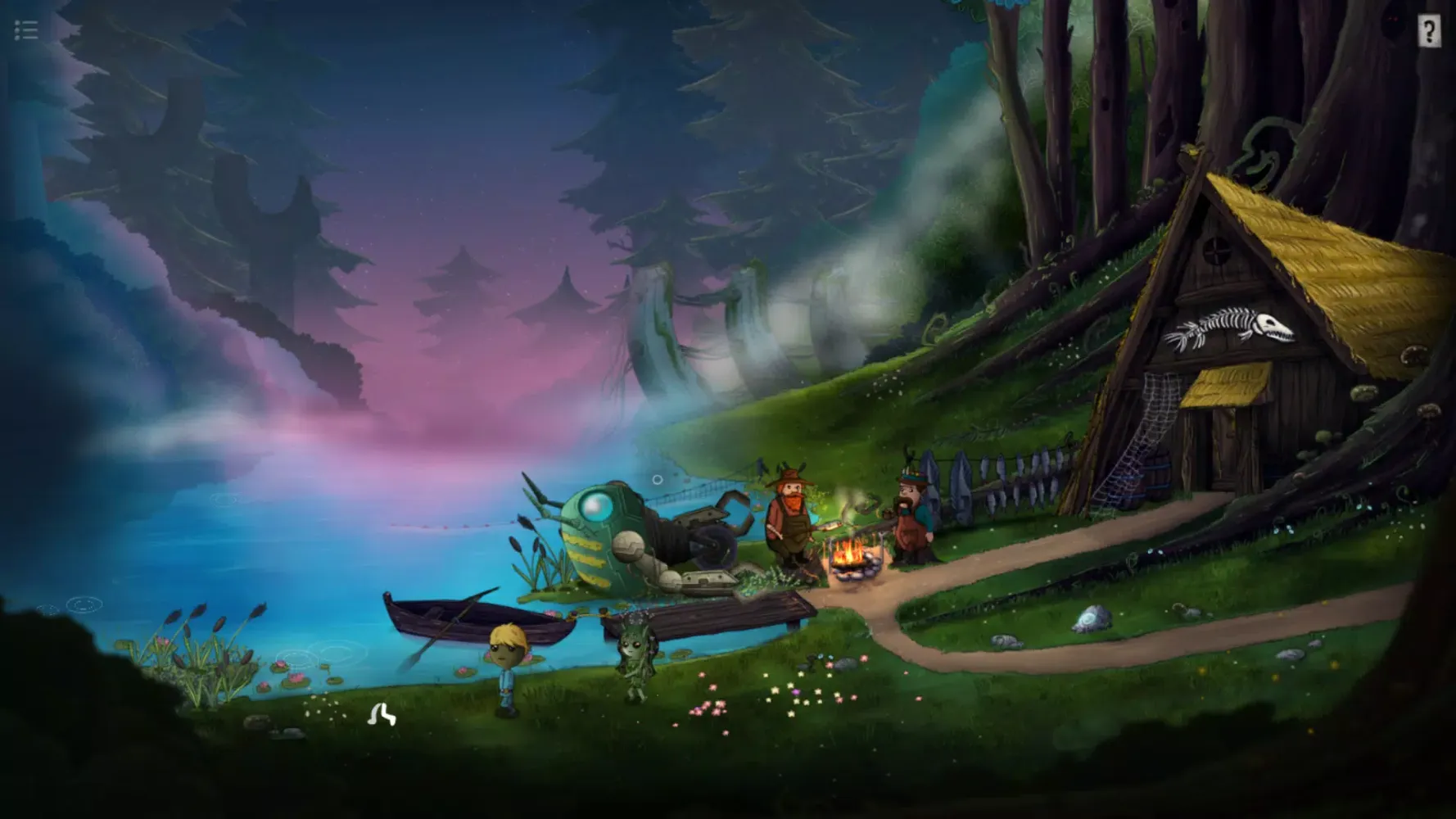Click the question mark hint button
1456x819 pixels.
[x=1427, y=32]
